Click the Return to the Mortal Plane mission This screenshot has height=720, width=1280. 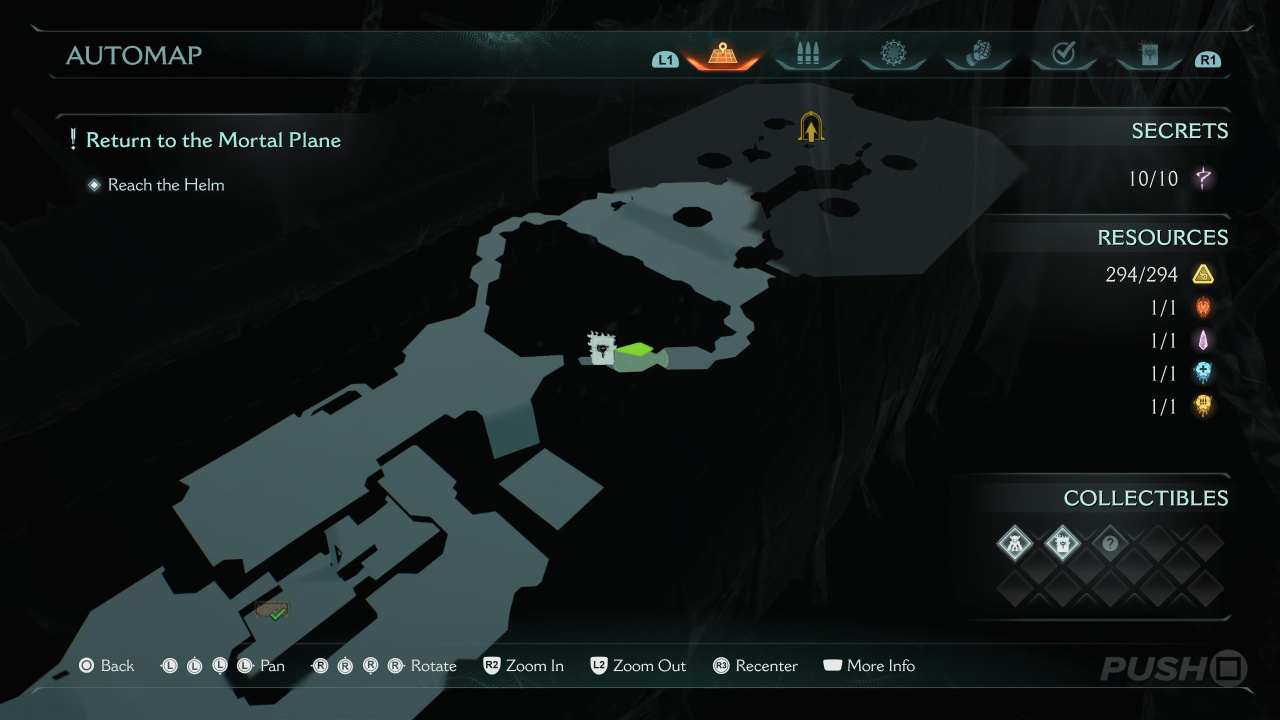click(213, 141)
